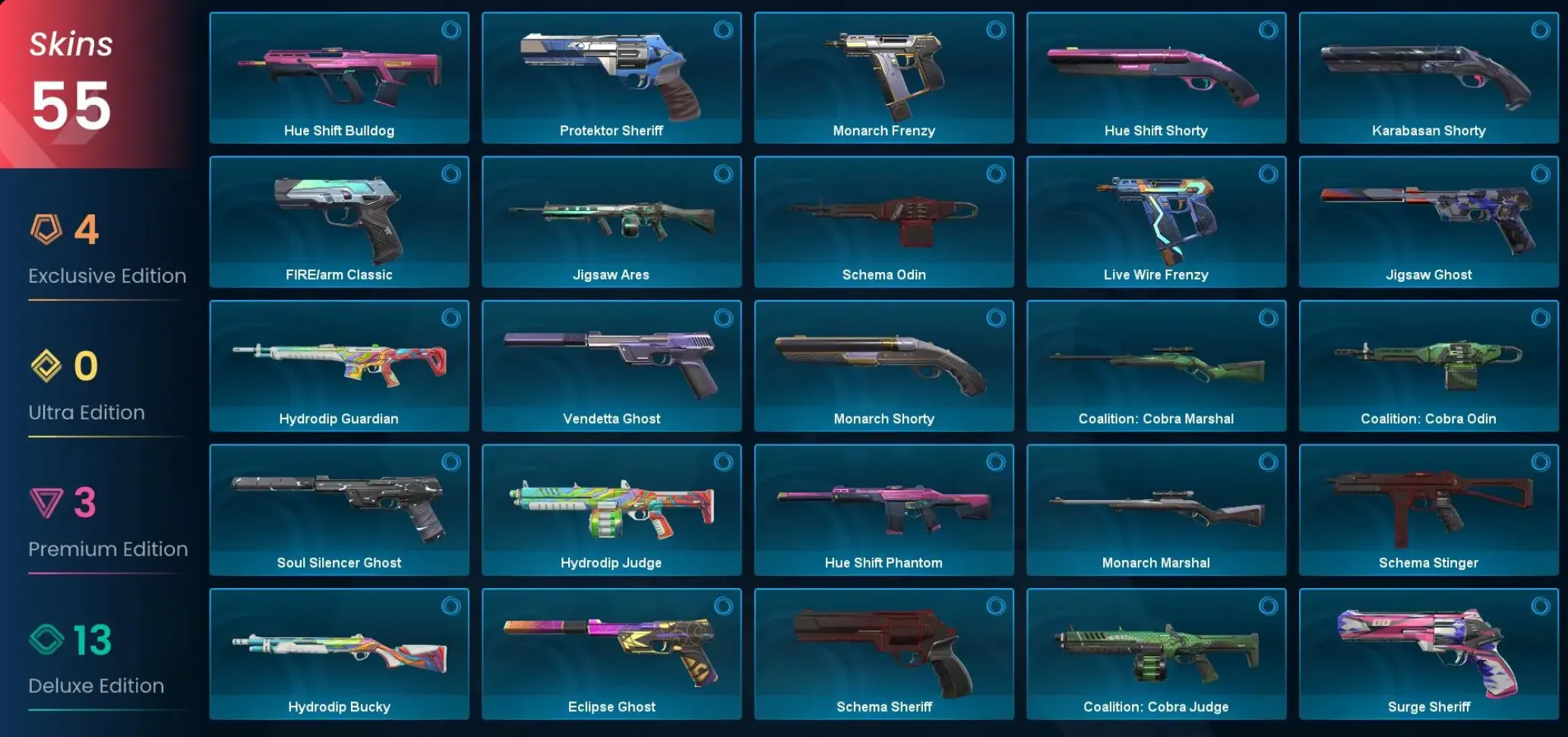The width and height of the screenshot is (1568, 737).
Task: Toggle the emblem on the Jigsaw Ares card
Action: point(723,175)
